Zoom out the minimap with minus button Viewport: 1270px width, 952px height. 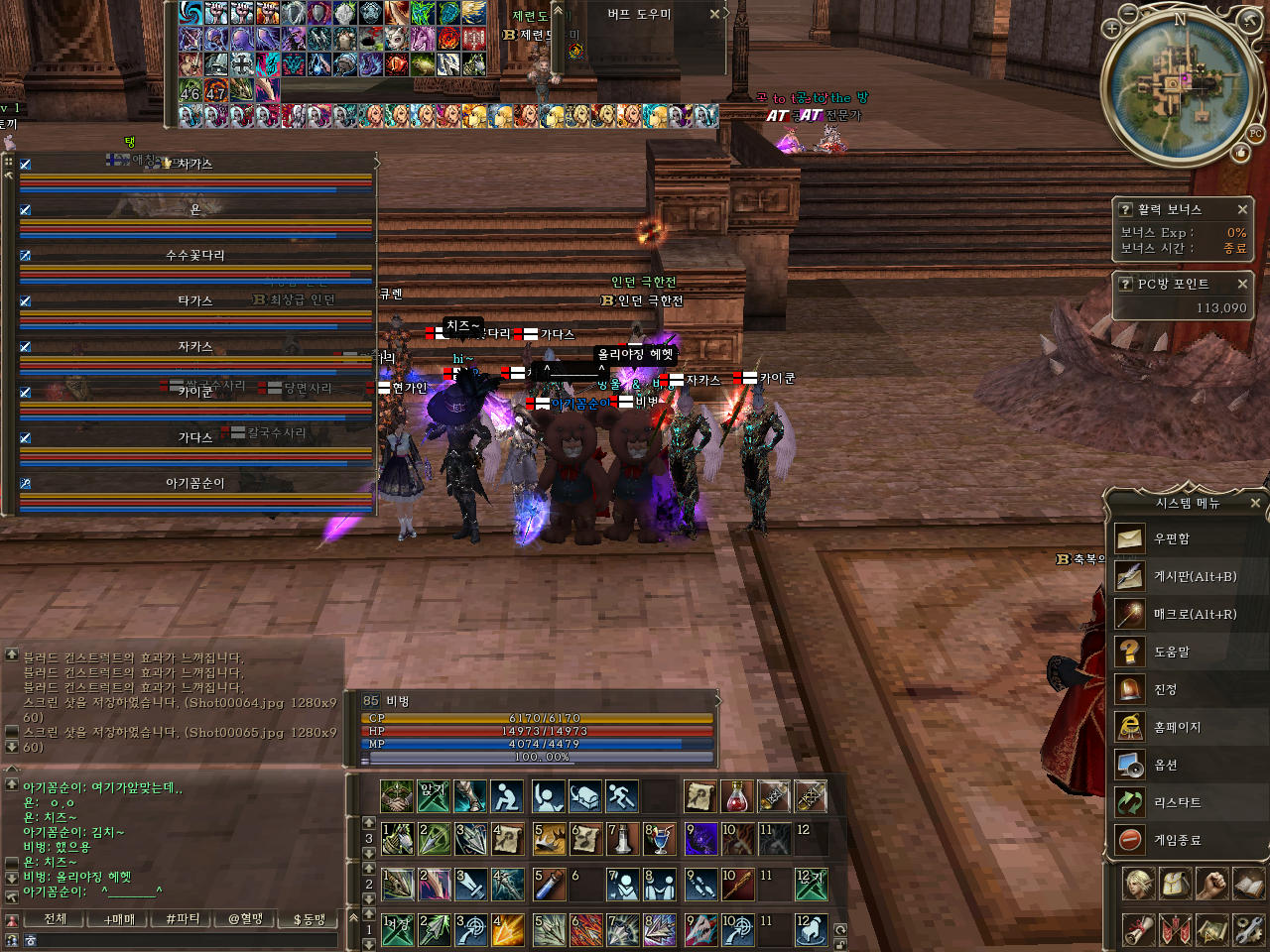click(1129, 13)
